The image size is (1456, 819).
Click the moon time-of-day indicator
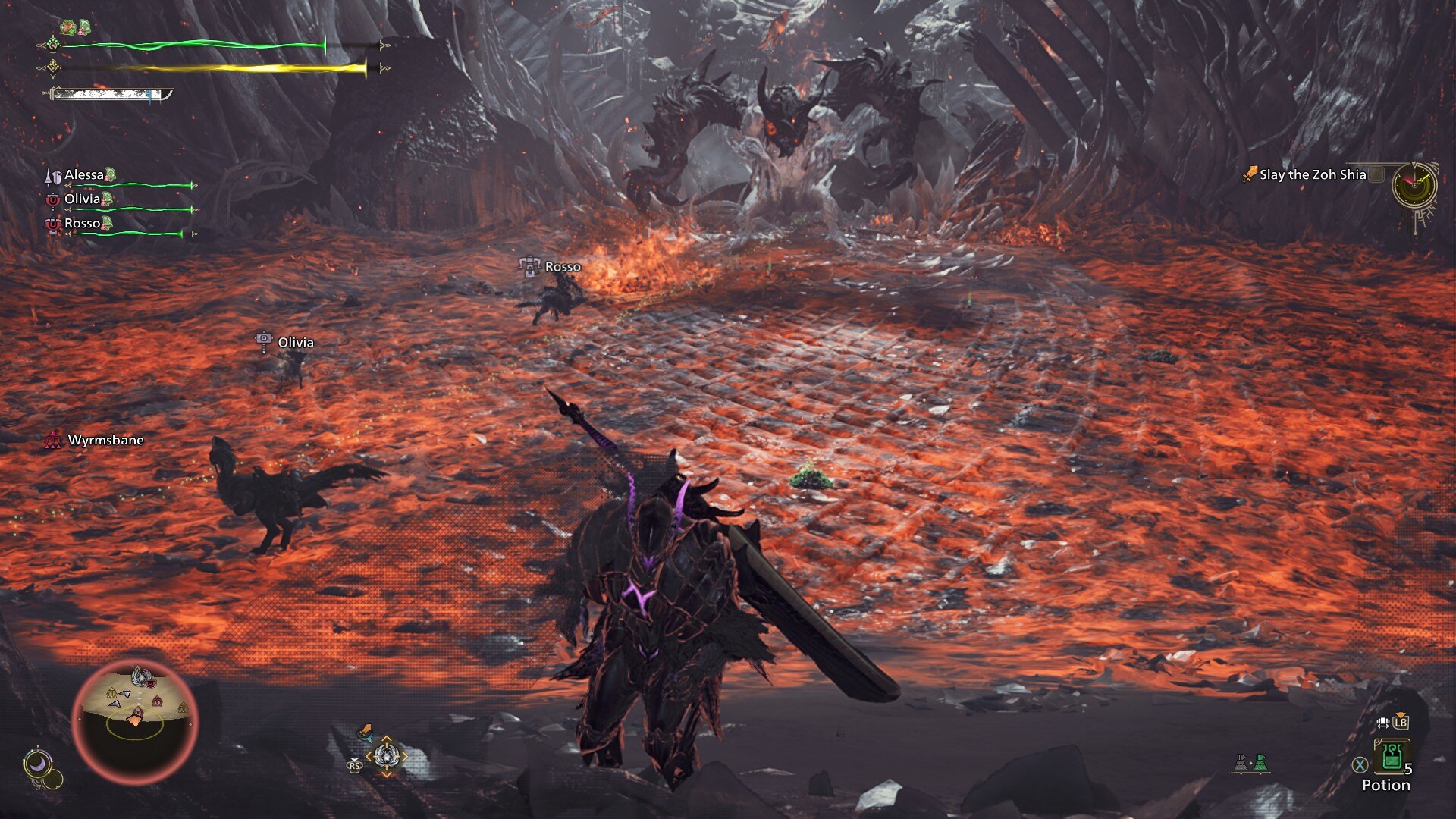point(37,764)
